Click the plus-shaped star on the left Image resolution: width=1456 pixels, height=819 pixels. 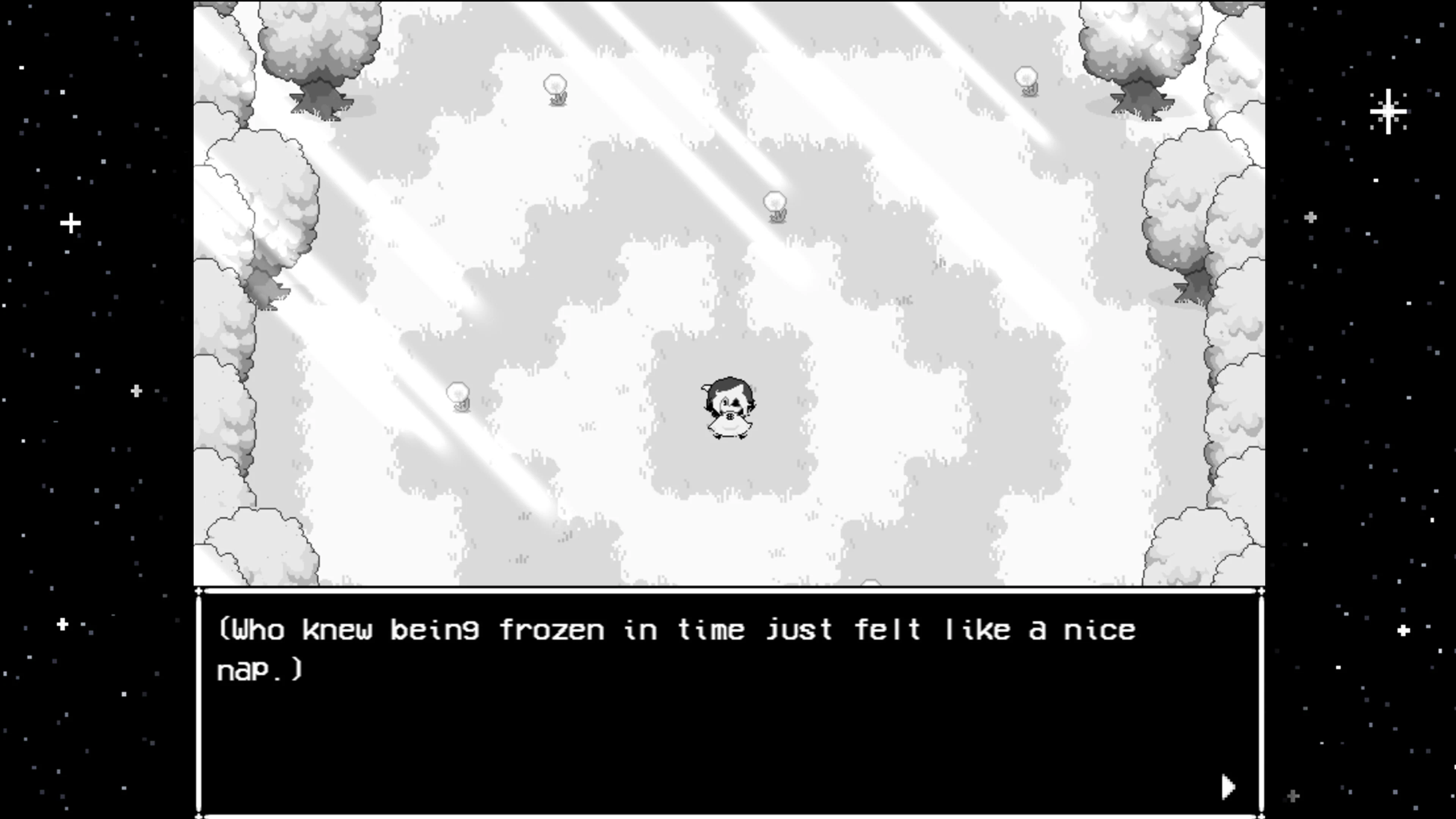pyautogui.click(x=71, y=223)
